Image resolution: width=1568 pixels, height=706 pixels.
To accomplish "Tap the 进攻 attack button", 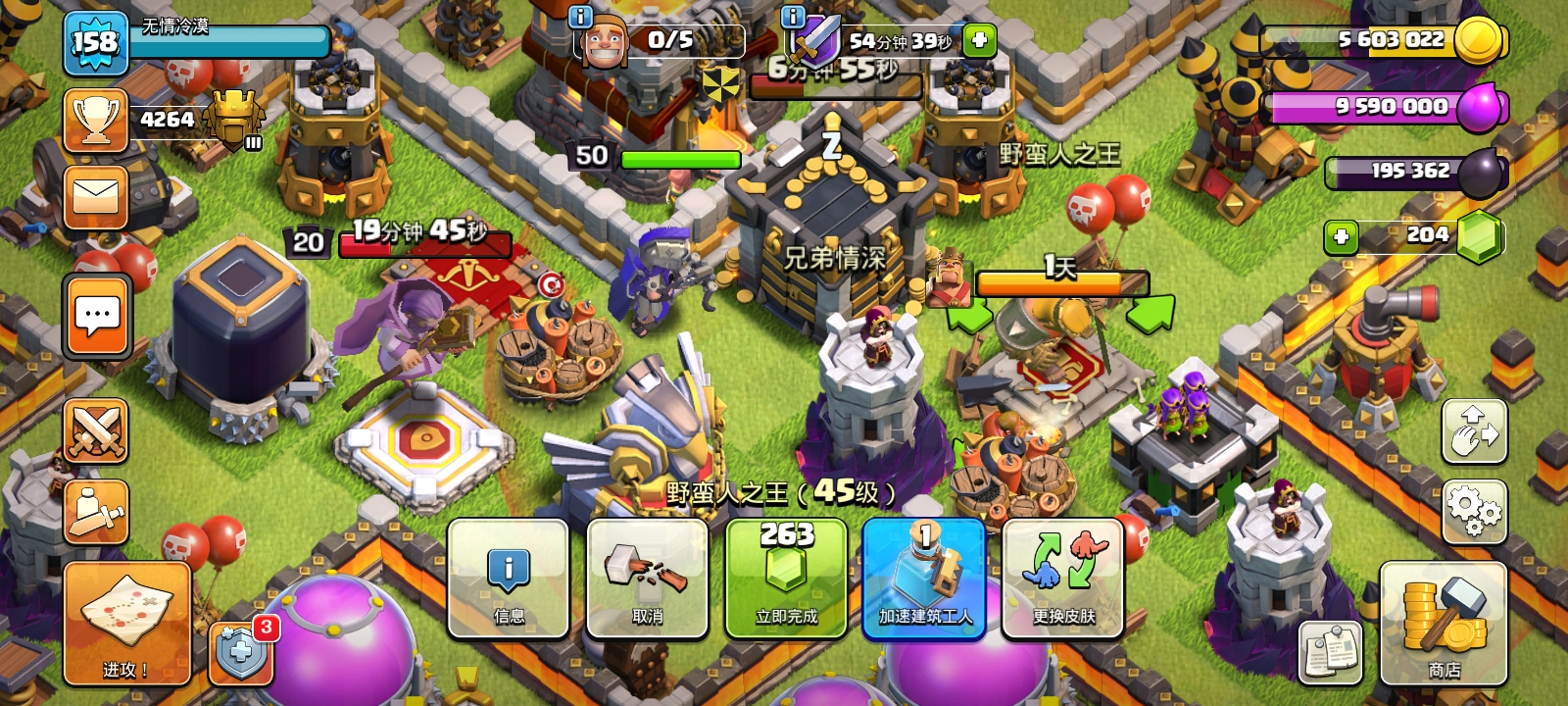I will [126, 624].
